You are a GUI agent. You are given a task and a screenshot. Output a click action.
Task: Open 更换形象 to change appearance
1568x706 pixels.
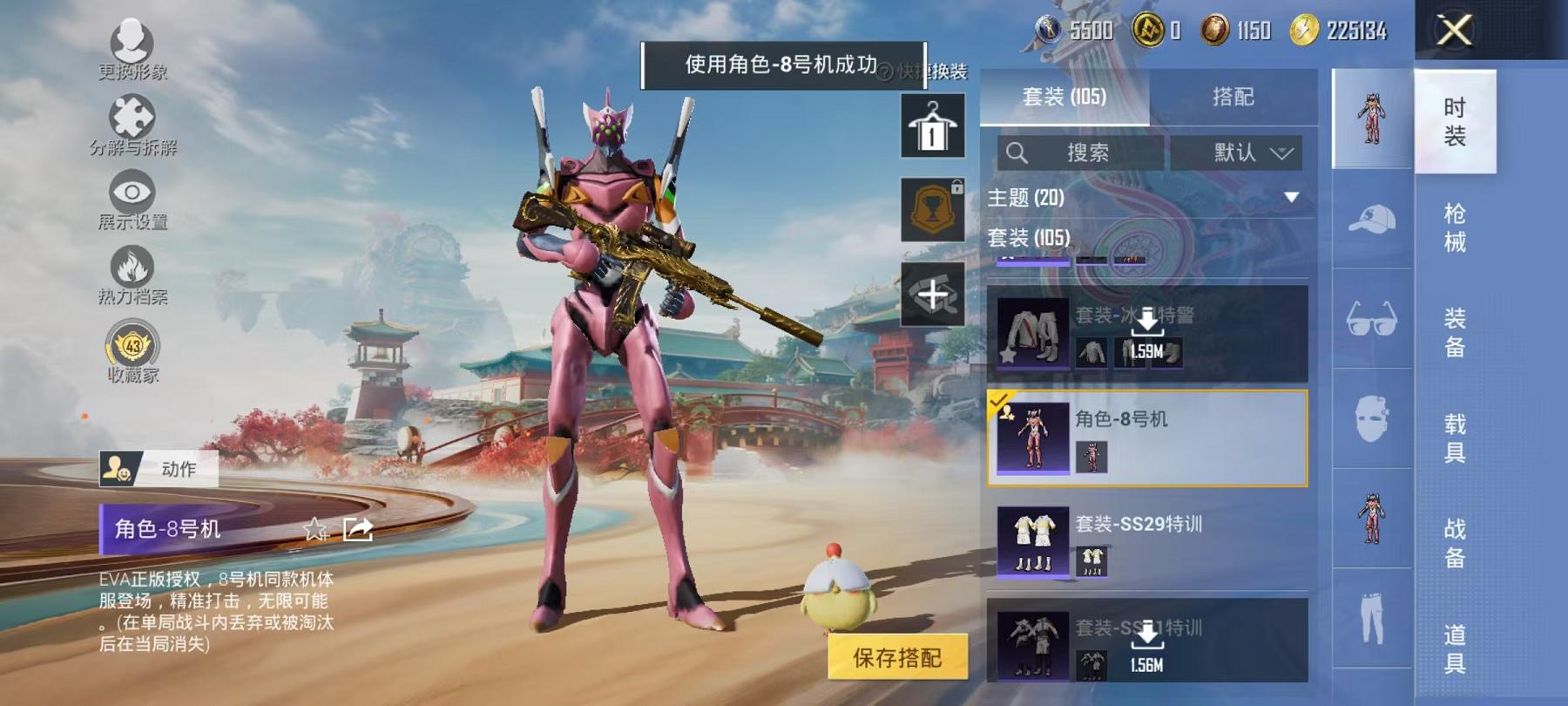[x=131, y=48]
